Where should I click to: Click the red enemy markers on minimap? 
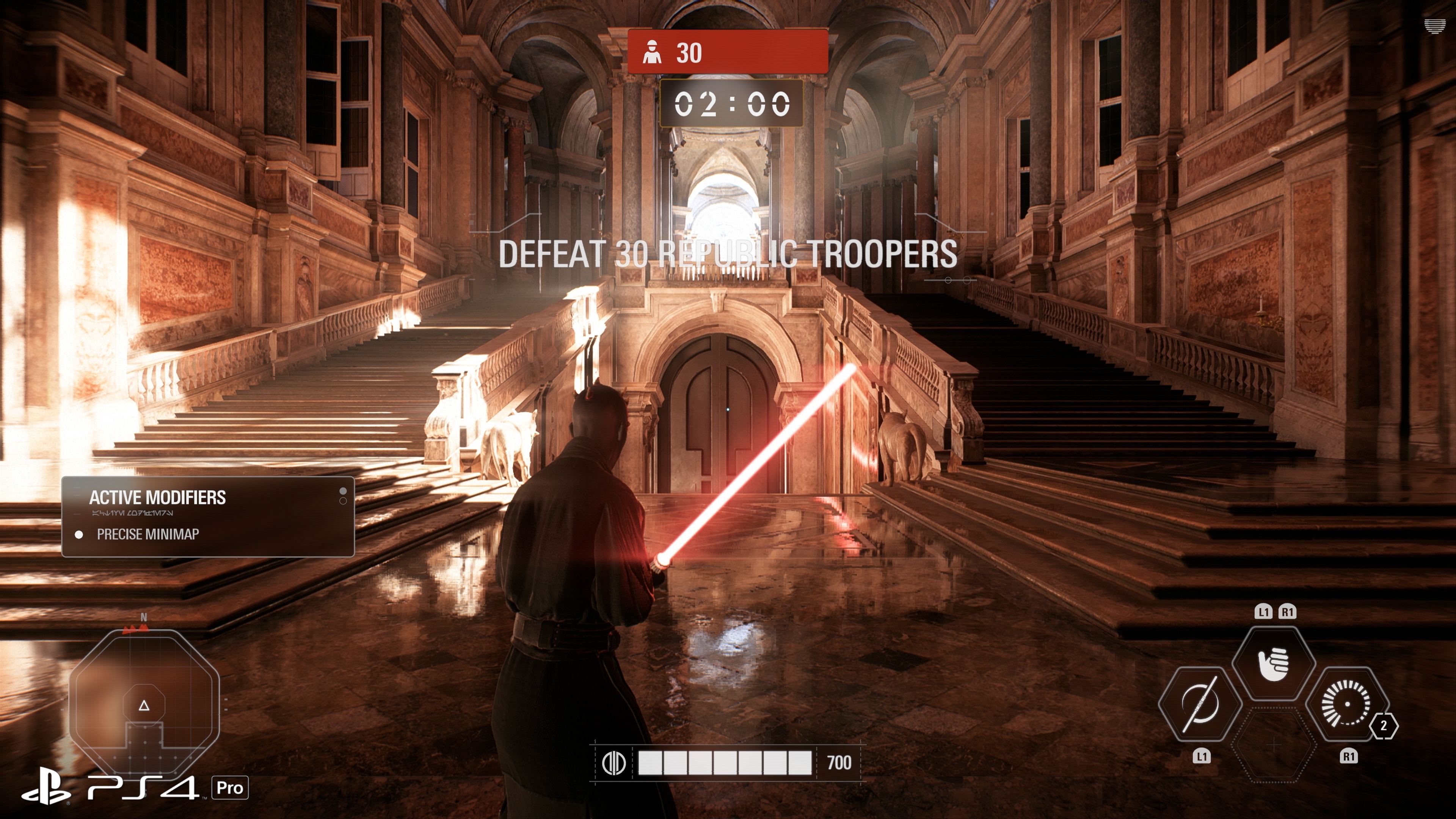tap(136, 628)
